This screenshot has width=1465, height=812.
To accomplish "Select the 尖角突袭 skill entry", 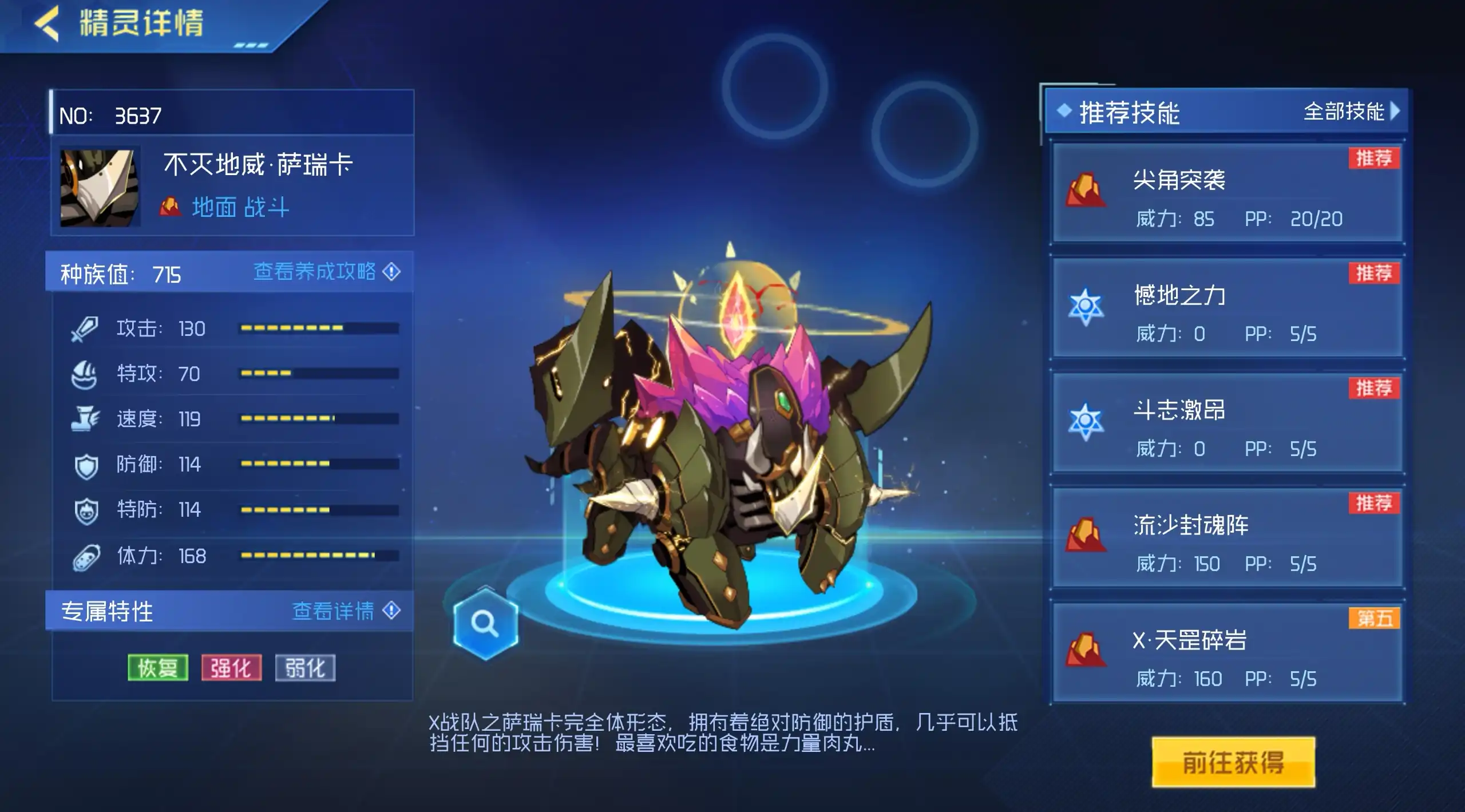I will pyautogui.click(x=1227, y=193).
